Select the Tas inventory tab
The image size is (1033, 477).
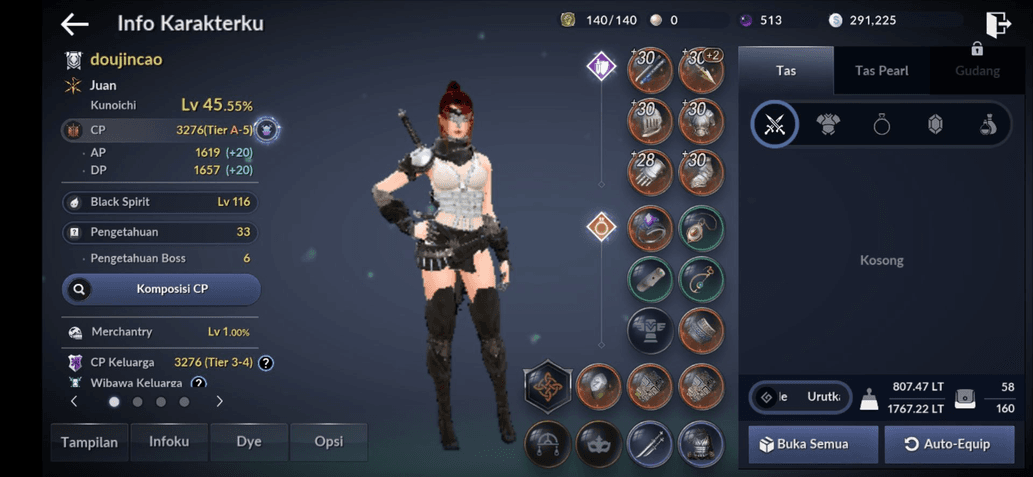786,71
